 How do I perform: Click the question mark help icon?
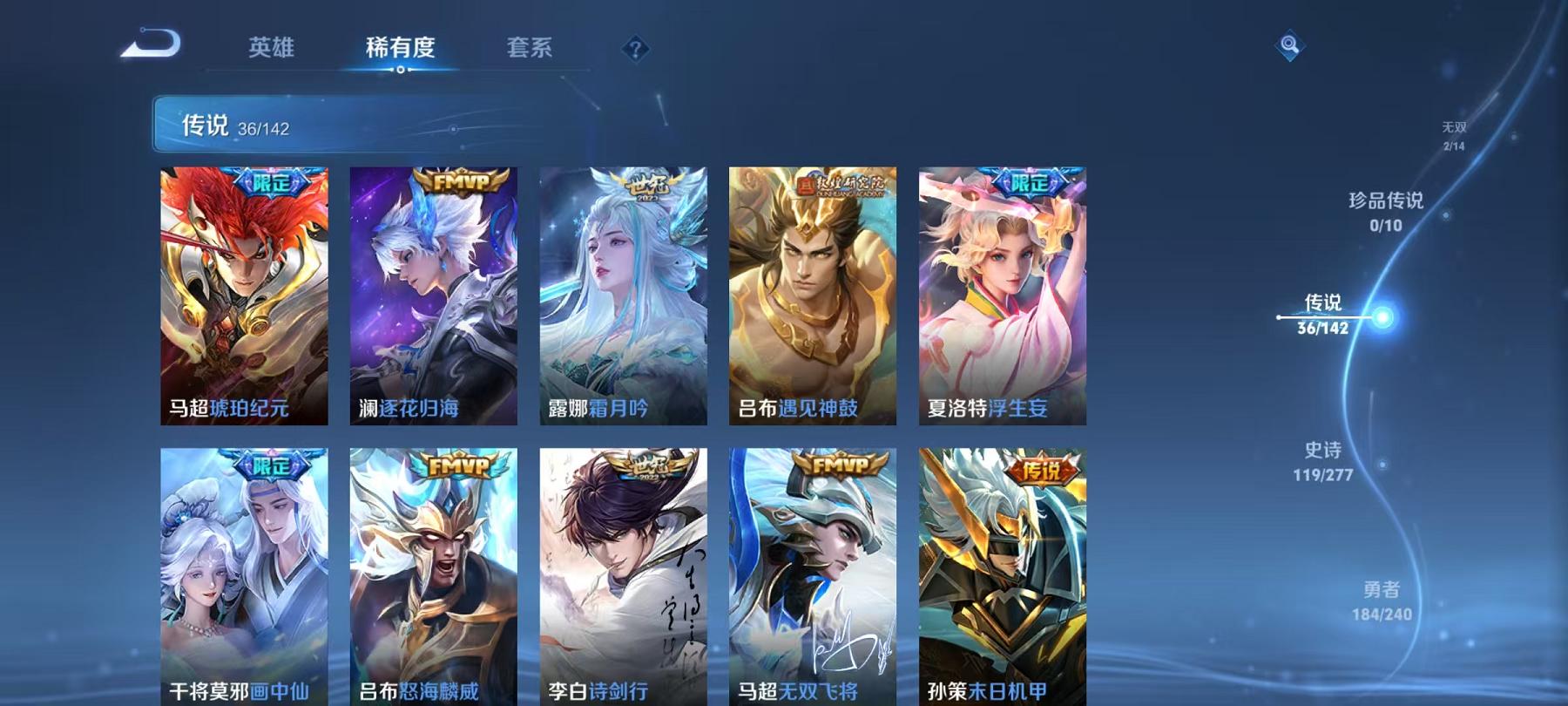coord(635,49)
